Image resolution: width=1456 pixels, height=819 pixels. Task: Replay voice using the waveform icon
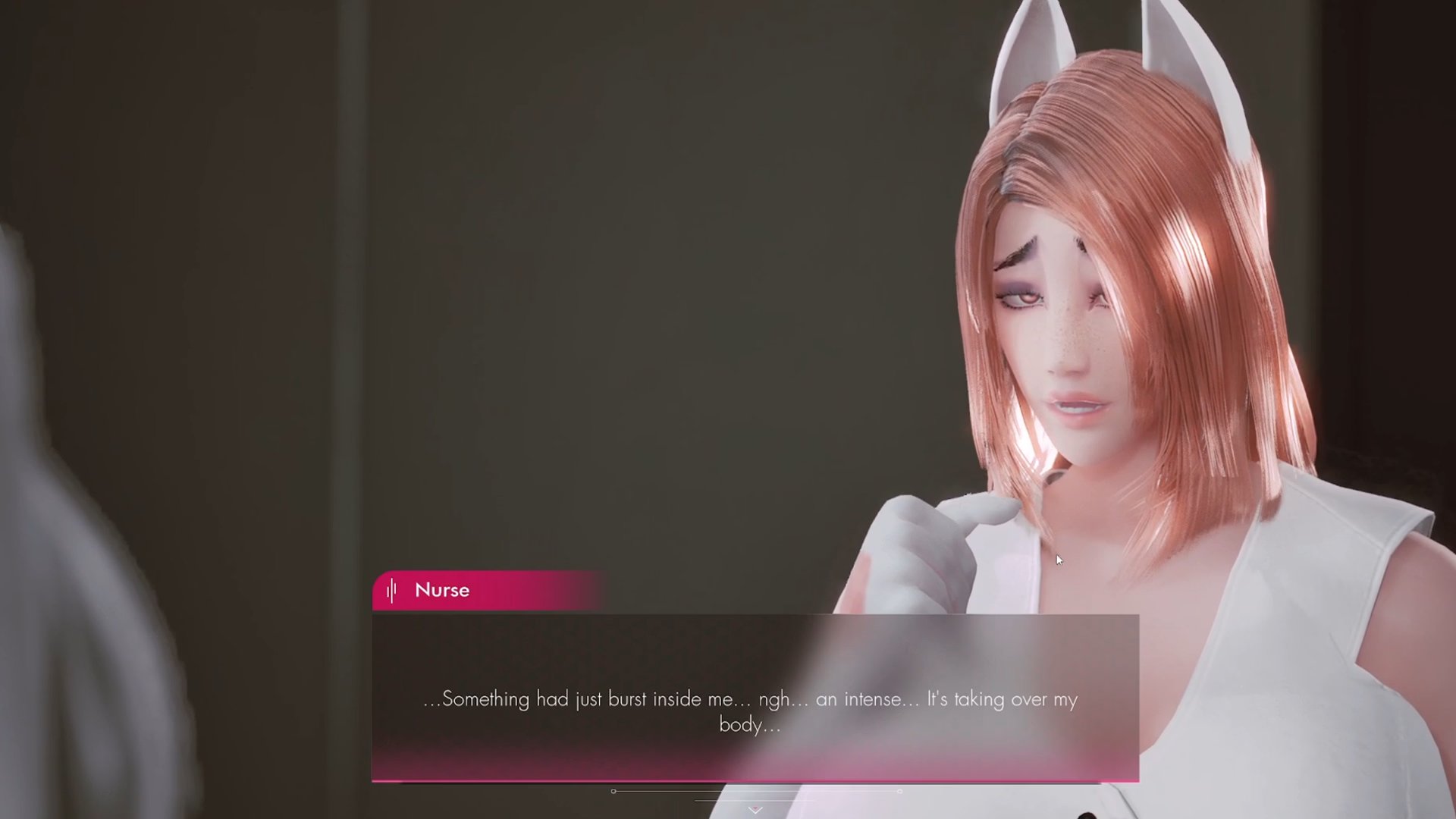click(391, 591)
